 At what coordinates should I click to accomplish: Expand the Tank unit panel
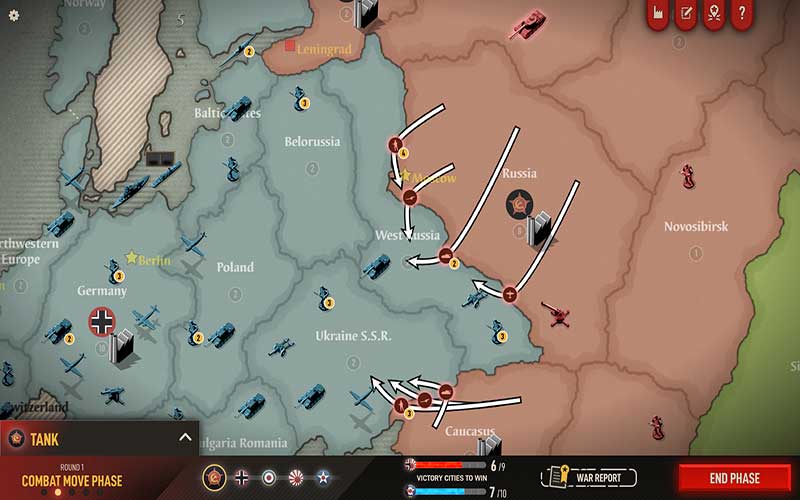(185, 437)
